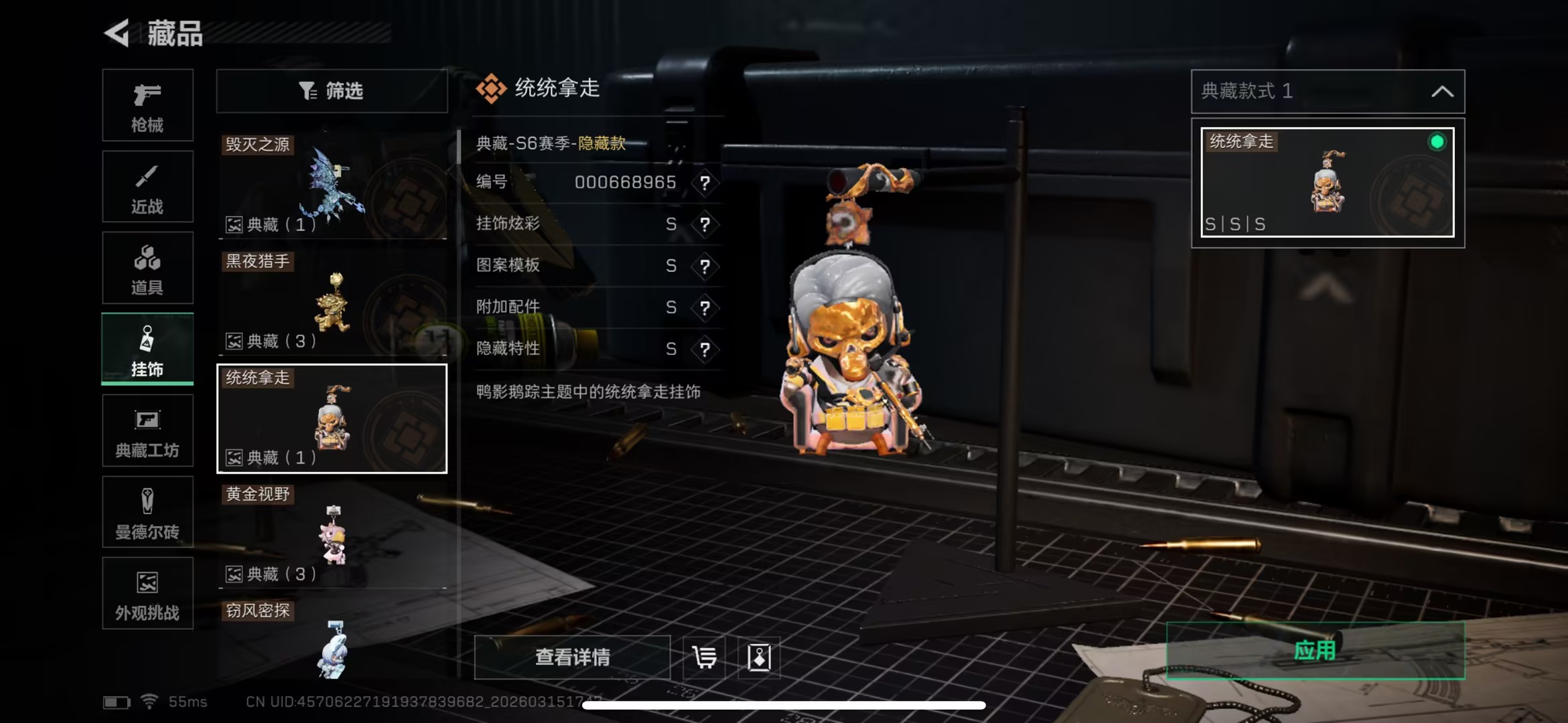The height and width of the screenshot is (723, 1568).
Task: Click the help icon next to 挂饰炫彩
Action: (x=705, y=224)
